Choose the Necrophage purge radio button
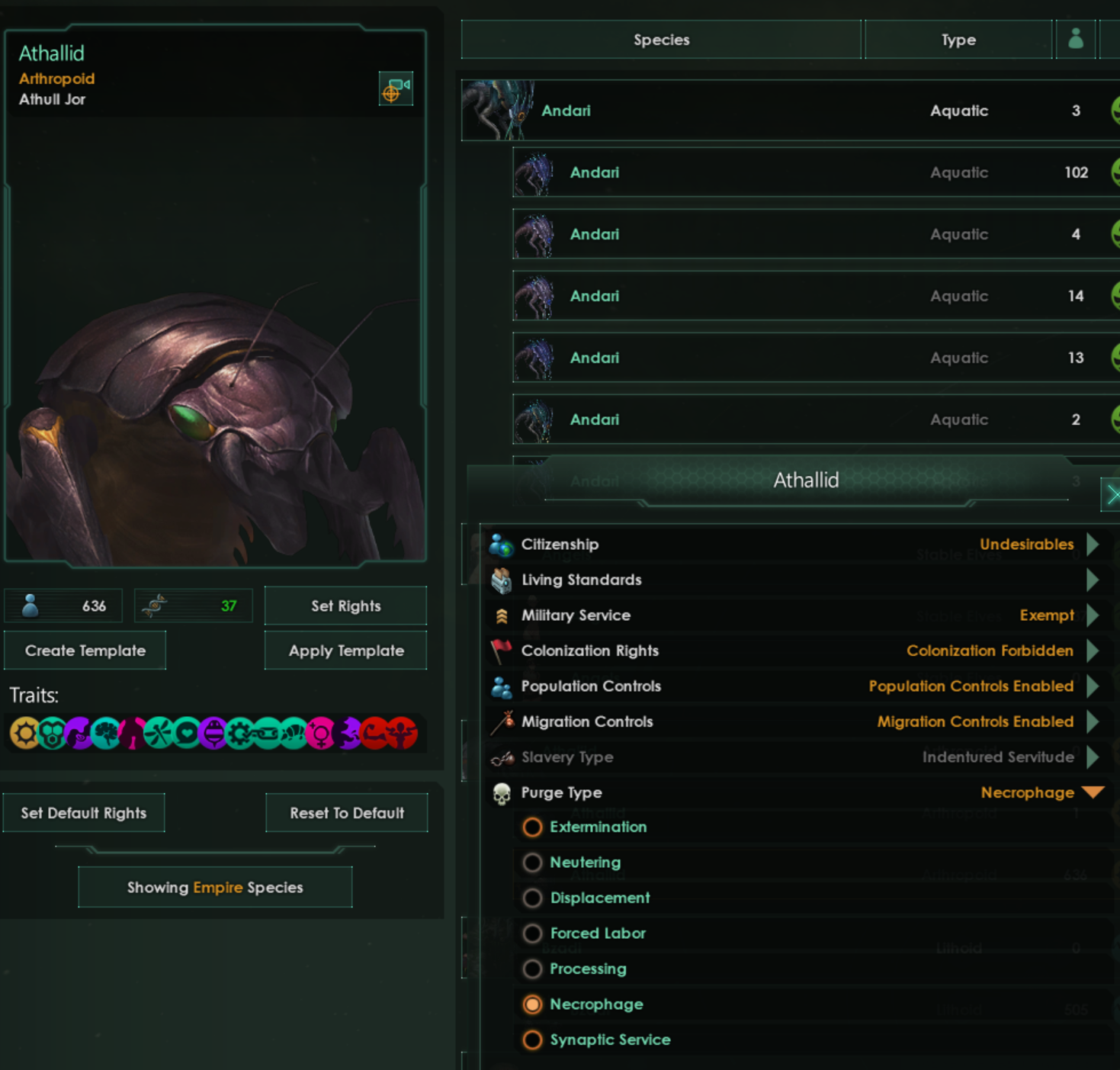1120x1070 pixels. coord(533,1004)
